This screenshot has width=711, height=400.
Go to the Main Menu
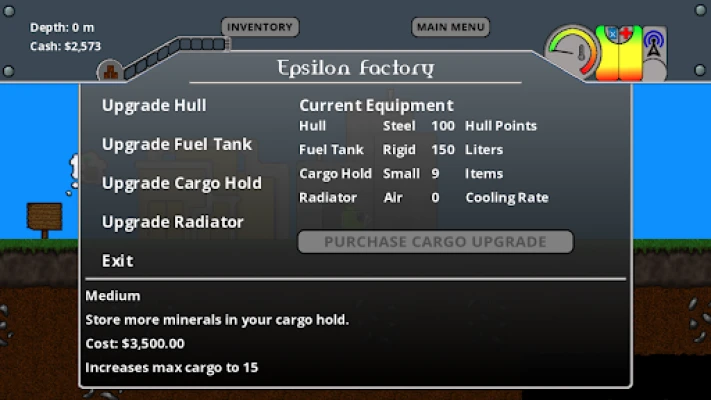coord(450,27)
